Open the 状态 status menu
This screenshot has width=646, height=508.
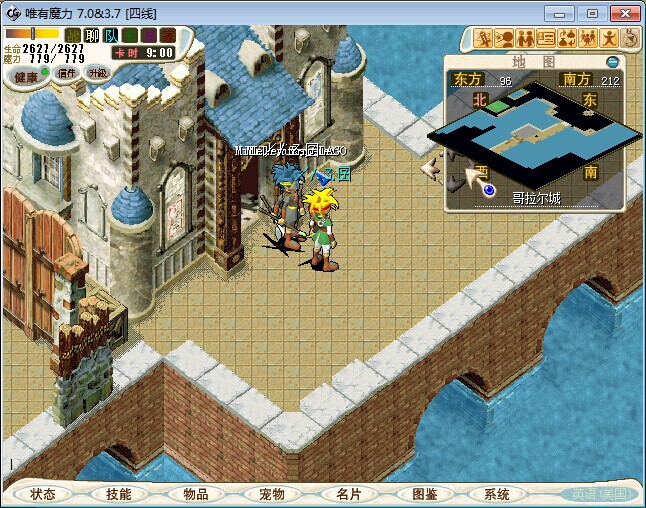43,494
